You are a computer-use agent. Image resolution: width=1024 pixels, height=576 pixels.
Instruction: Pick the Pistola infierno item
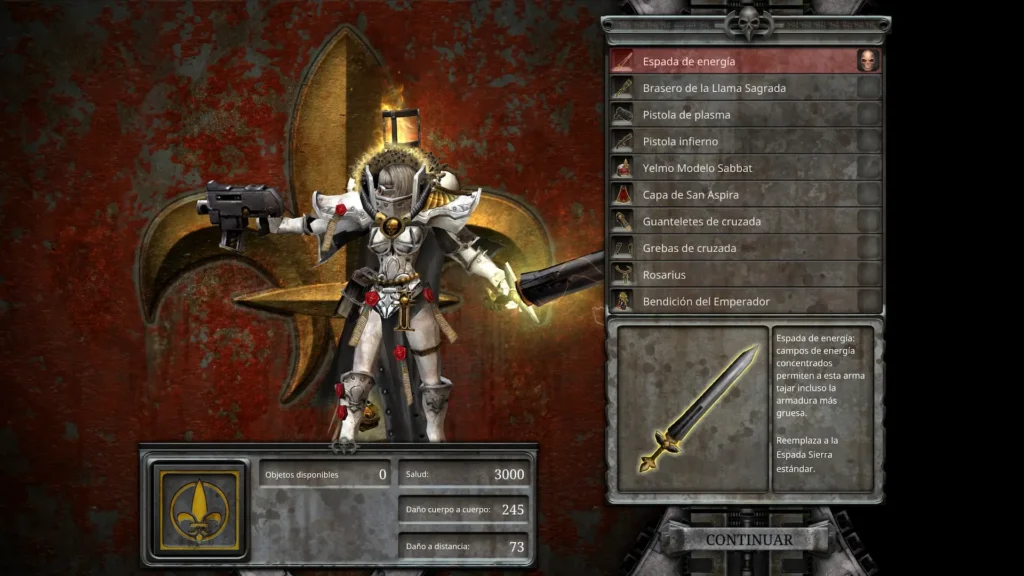pos(735,141)
